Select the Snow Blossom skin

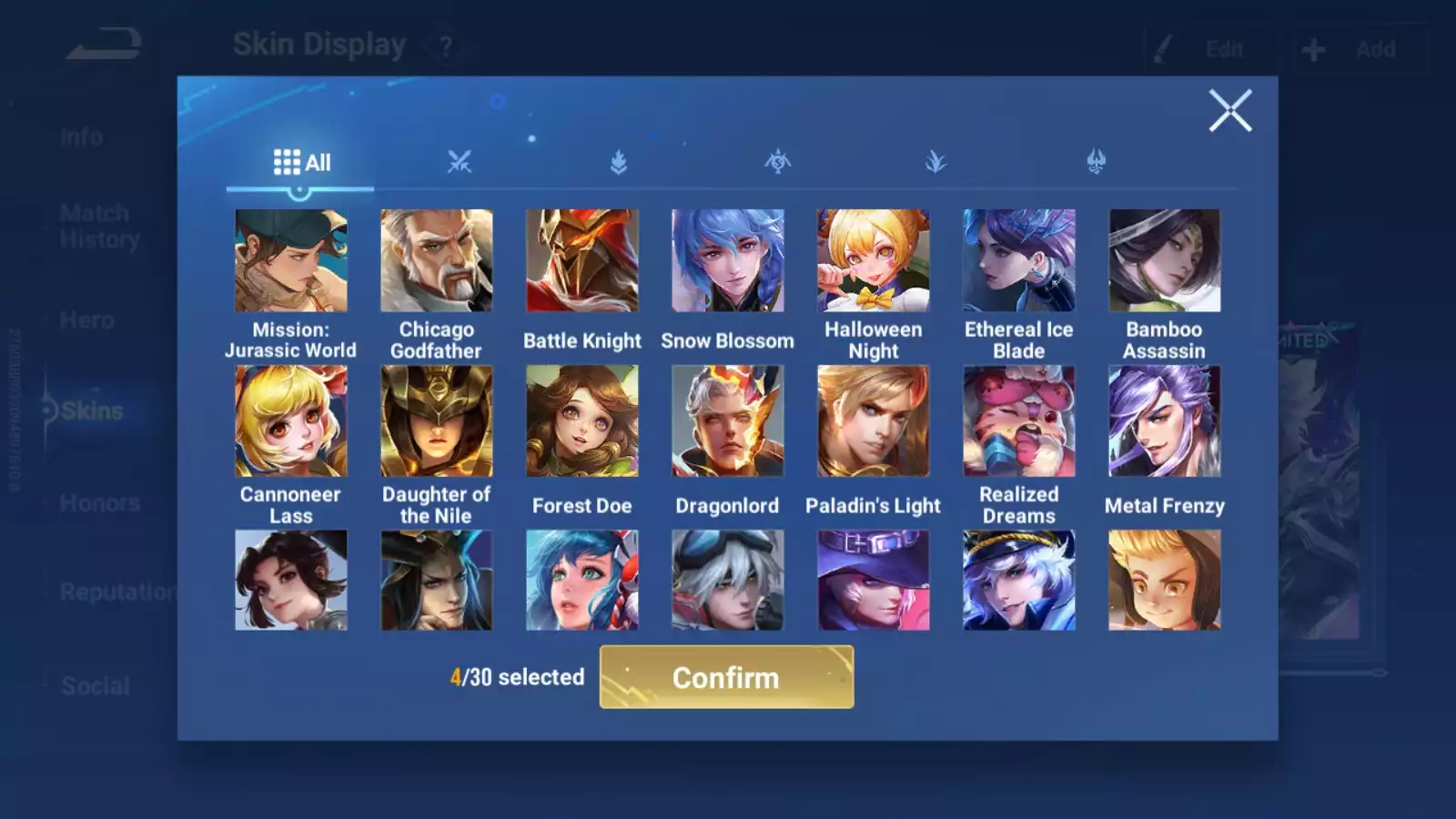(728, 261)
